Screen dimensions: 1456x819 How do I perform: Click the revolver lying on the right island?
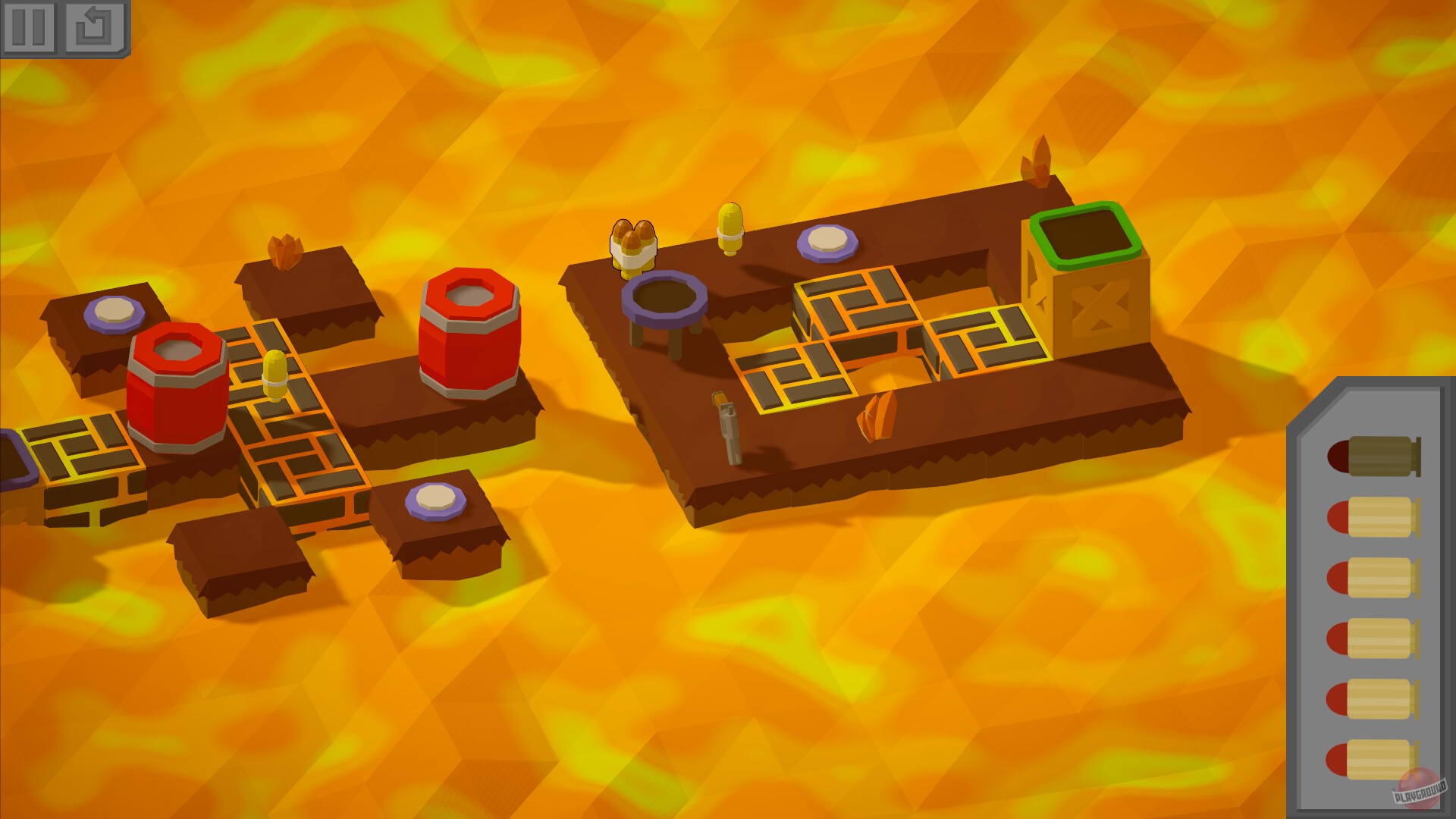click(x=726, y=428)
